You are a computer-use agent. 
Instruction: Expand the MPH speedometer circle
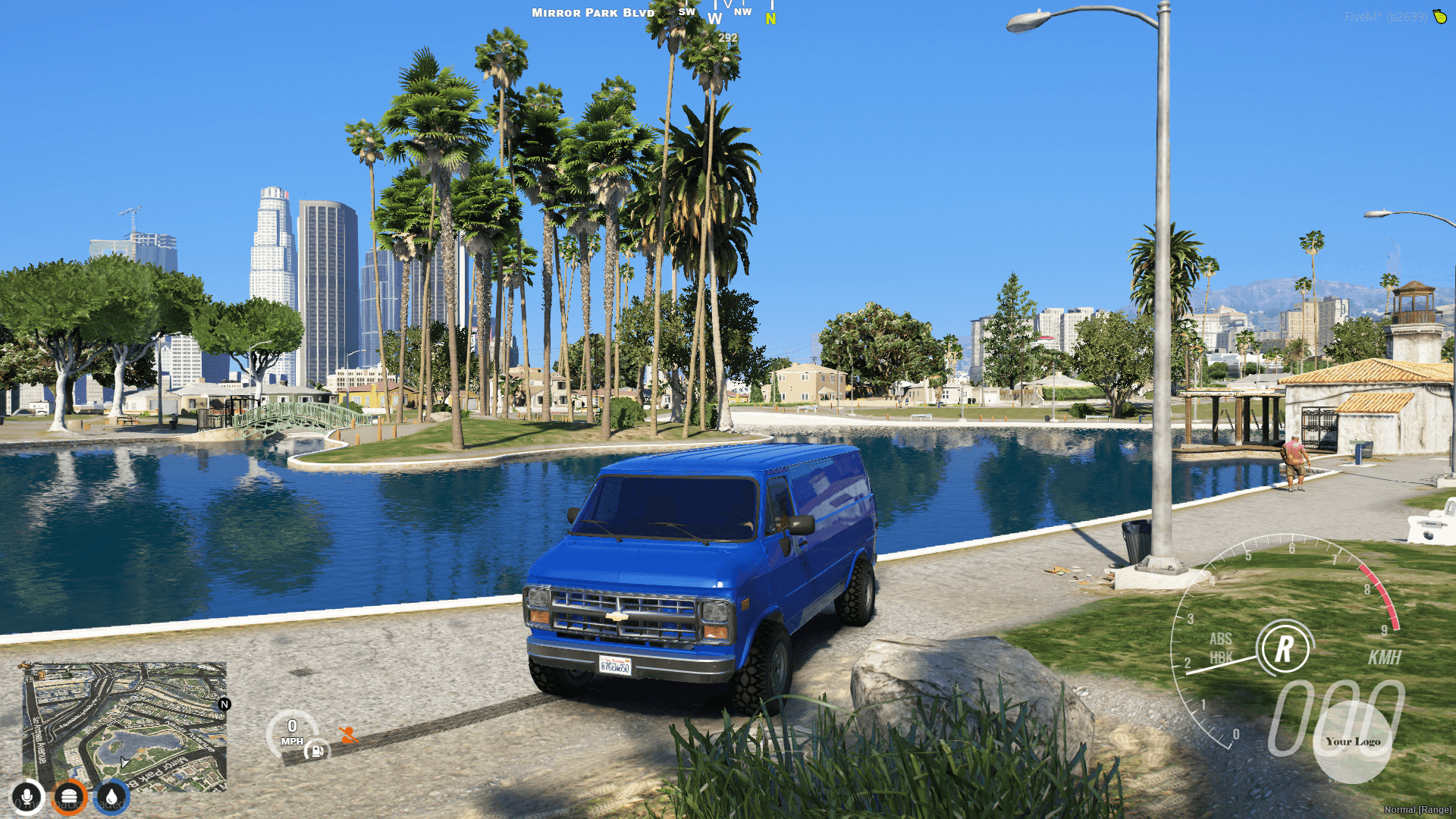pyautogui.click(x=293, y=732)
